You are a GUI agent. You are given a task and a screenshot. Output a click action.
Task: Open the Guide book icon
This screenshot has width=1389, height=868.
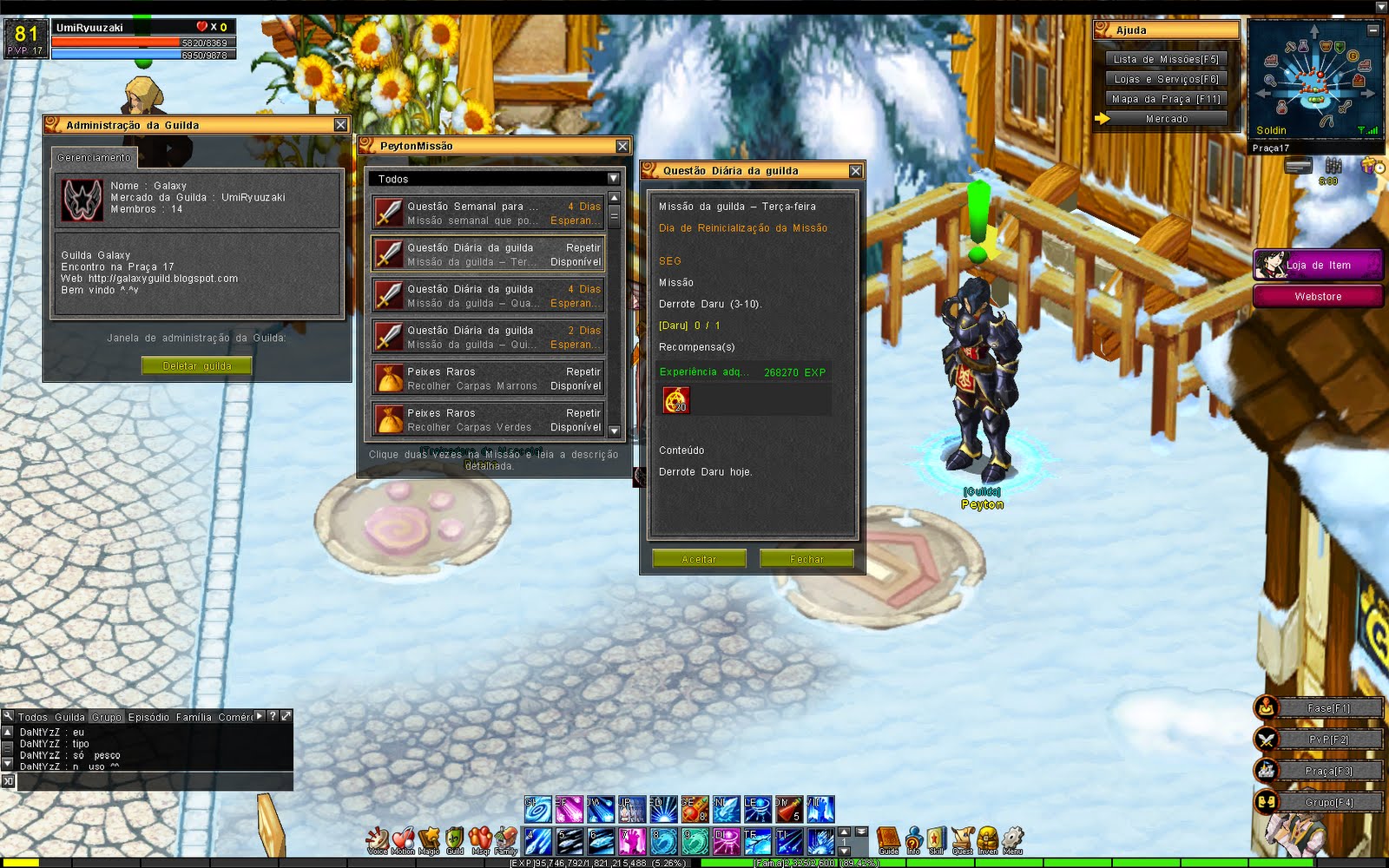point(889,836)
